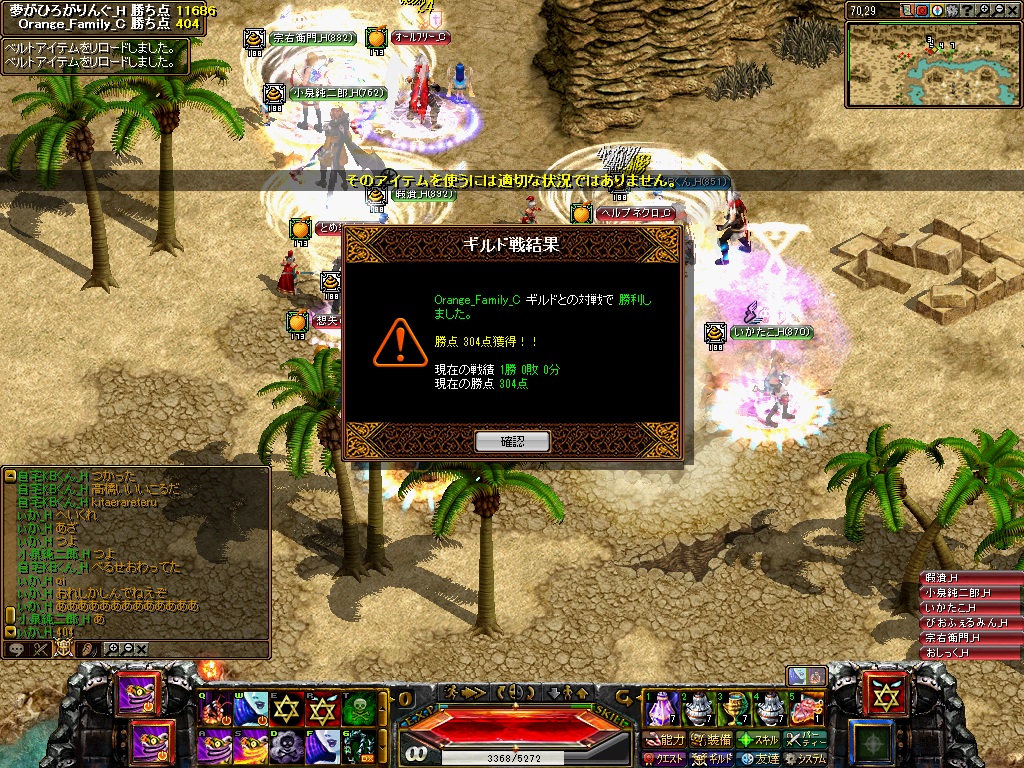1024x768 pixels.
Task: Open the 友達 (friends) menu
Action: (758, 759)
